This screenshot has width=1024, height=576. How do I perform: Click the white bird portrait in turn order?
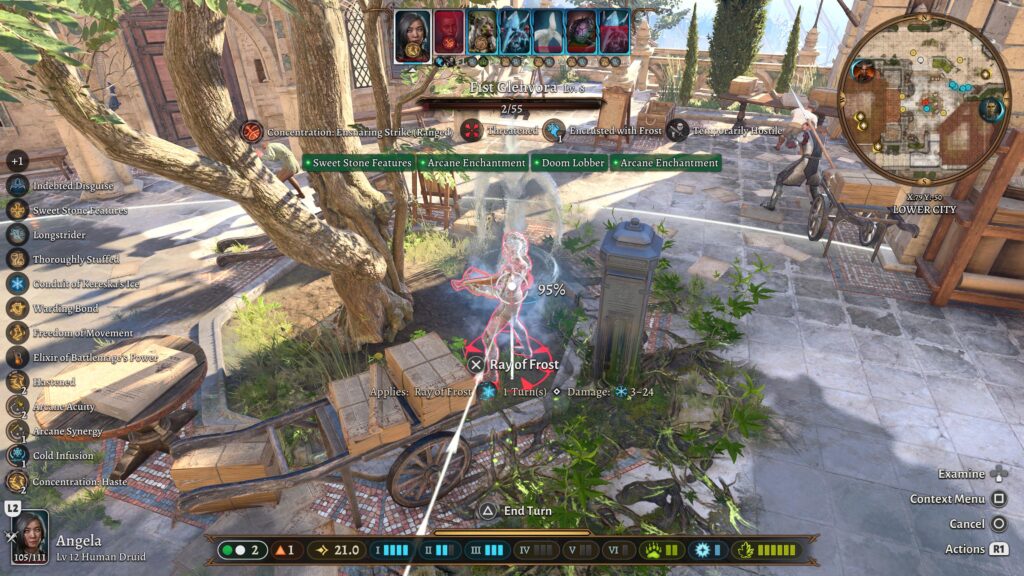click(x=547, y=31)
